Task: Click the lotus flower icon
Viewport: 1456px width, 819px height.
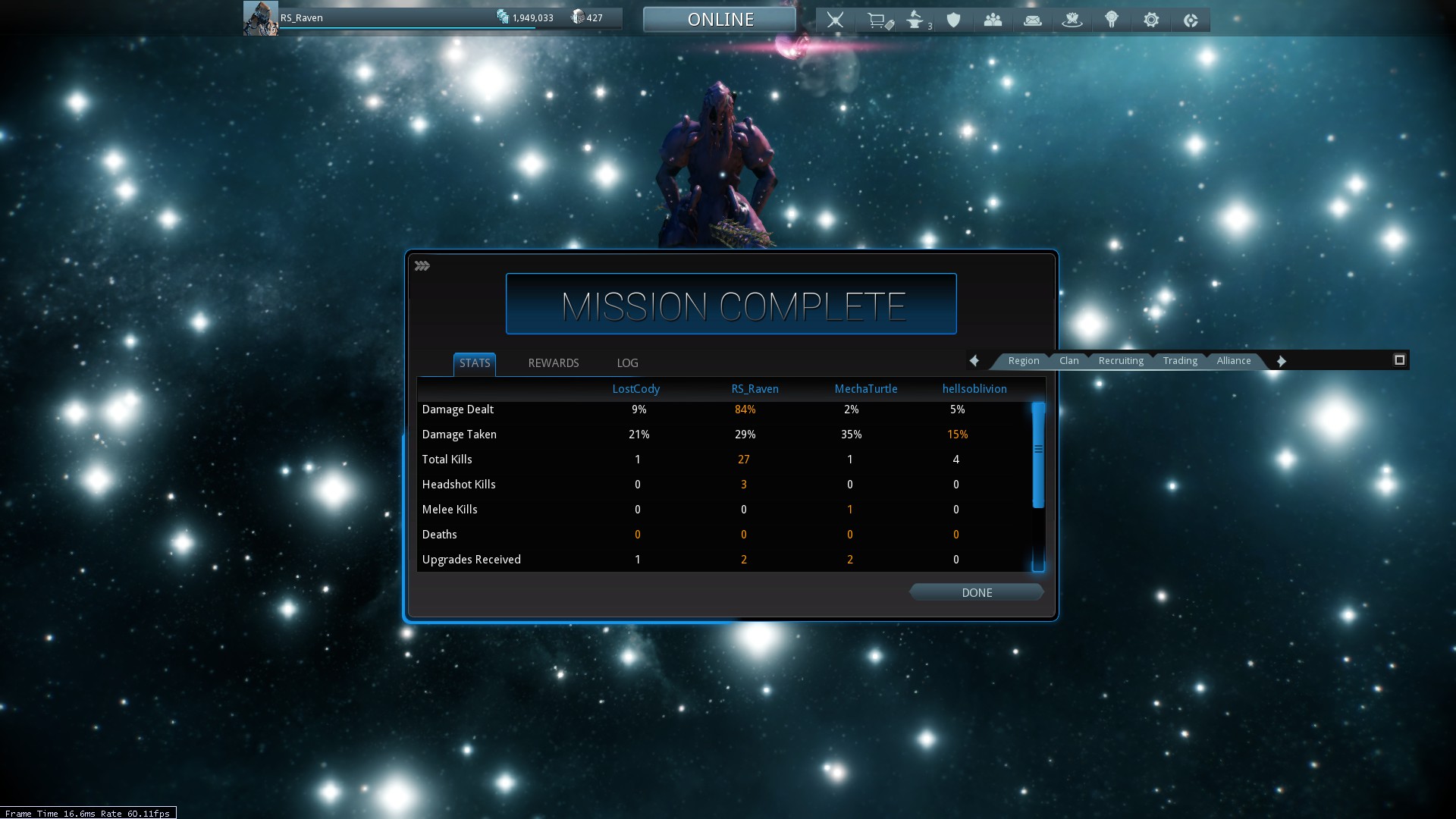Action: pyautogui.click(x=1072, y=20)
